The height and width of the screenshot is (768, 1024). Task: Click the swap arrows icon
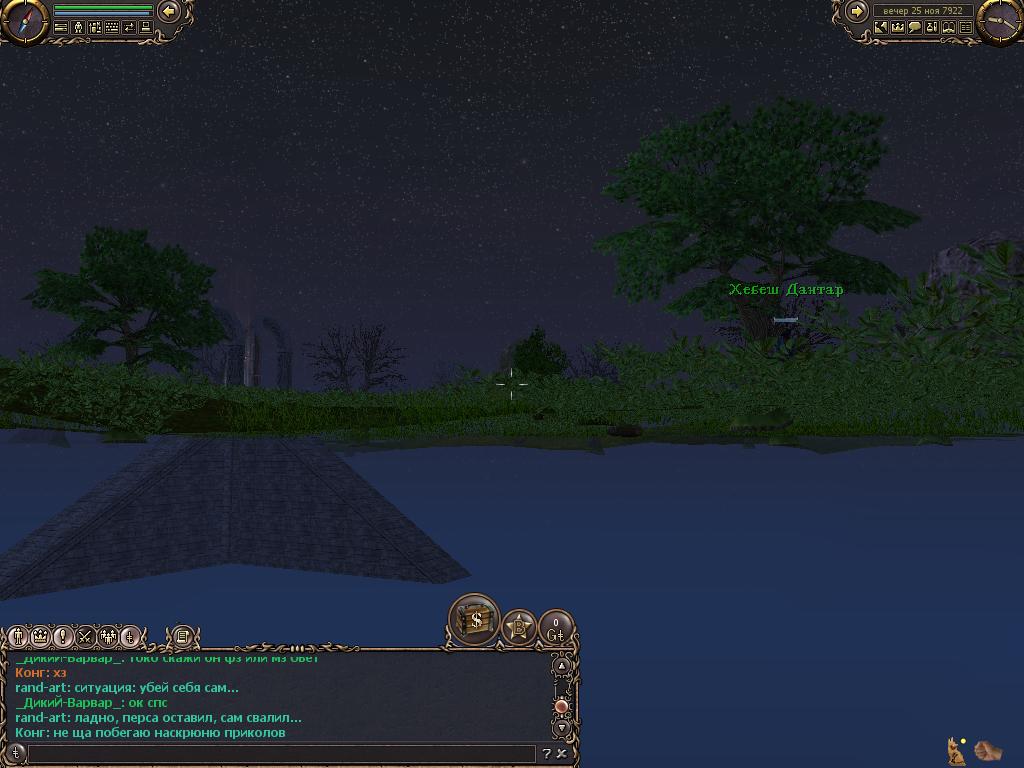coord(129,28)
